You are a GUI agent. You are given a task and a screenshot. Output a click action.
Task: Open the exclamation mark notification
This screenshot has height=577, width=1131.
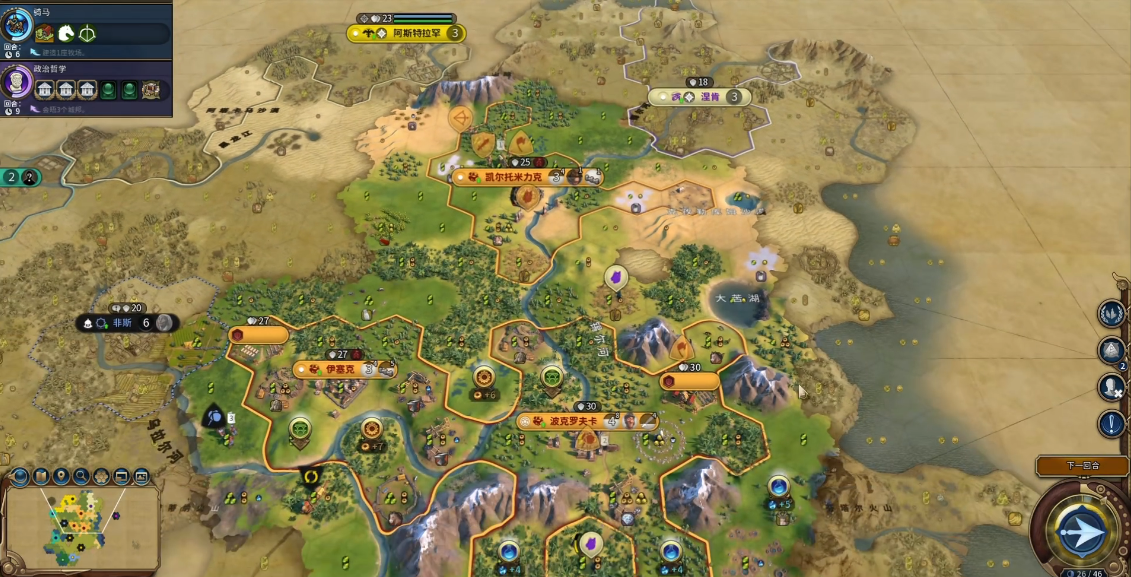(1112, 423)
